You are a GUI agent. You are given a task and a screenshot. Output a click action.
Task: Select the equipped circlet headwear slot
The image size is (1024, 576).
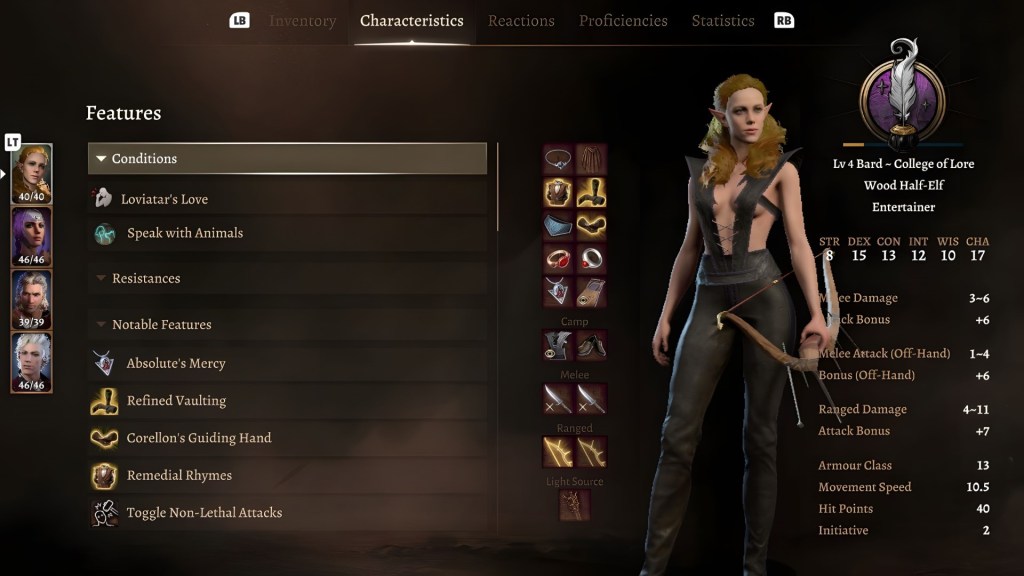pyautogui.click(x=558, y=159)
